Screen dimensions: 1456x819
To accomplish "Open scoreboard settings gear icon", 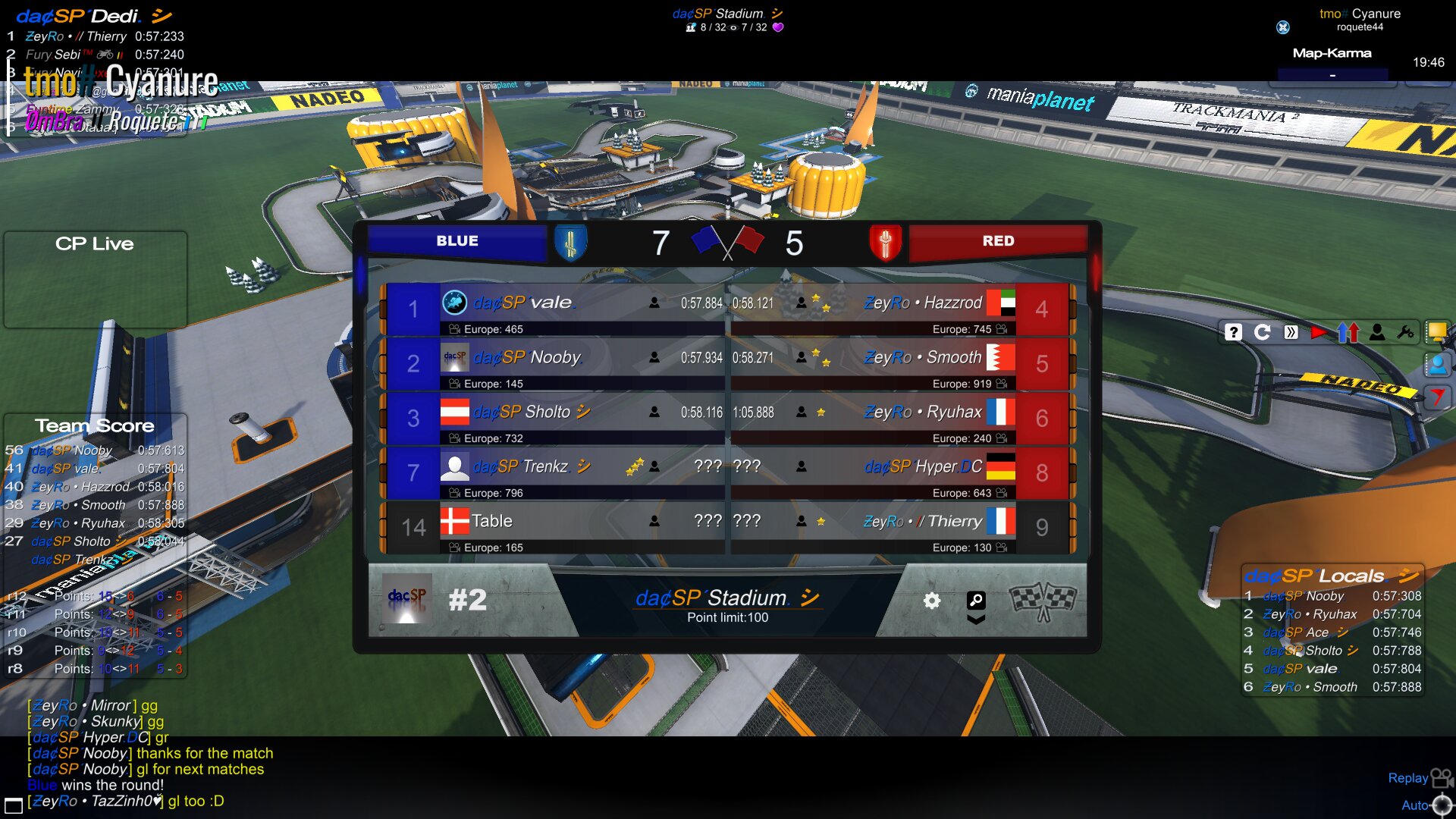I will pos(932,601).
